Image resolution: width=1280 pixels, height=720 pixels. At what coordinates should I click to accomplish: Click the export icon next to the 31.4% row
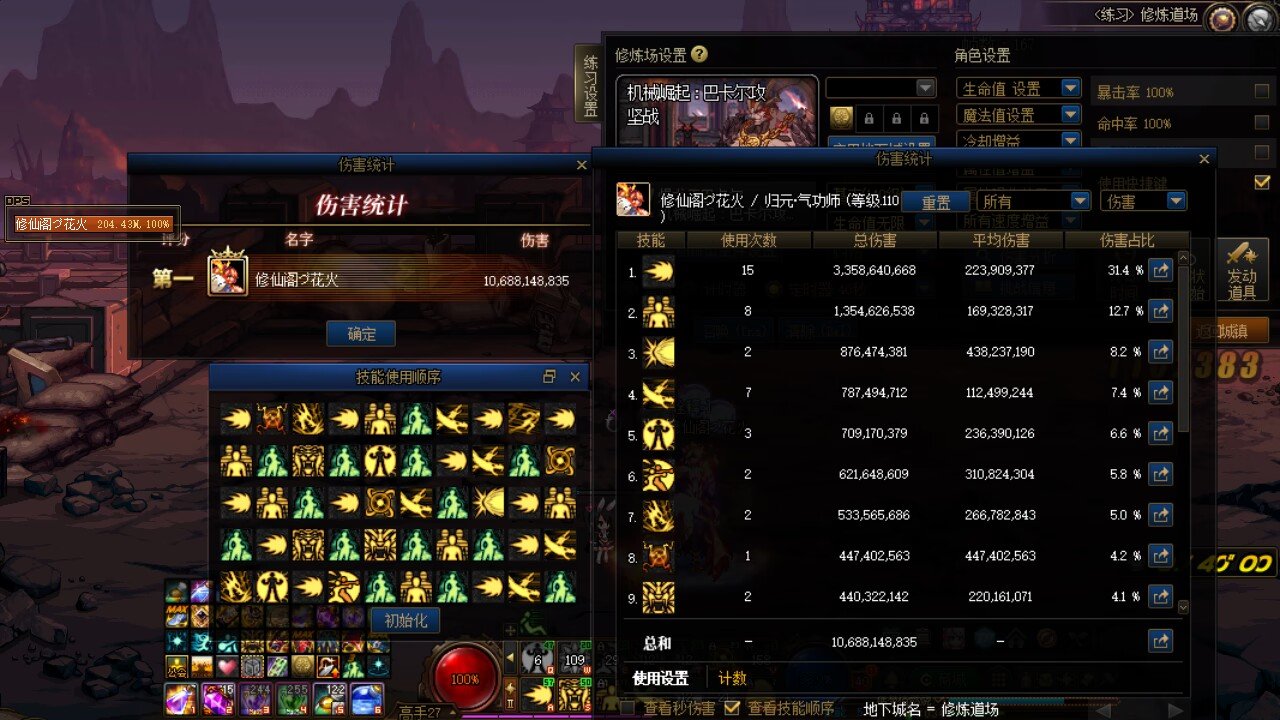pyautogui.click(x=1160, y=270)
